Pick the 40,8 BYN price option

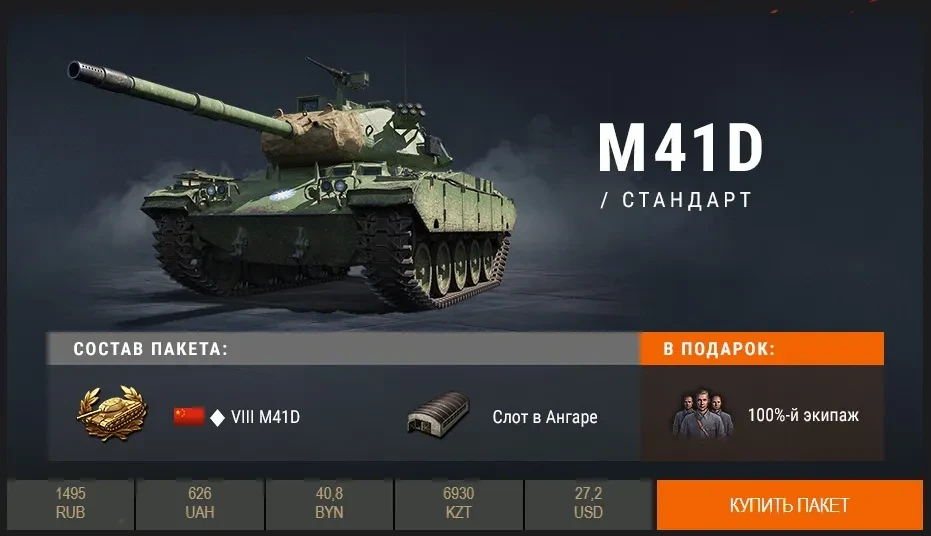(329, 504)
